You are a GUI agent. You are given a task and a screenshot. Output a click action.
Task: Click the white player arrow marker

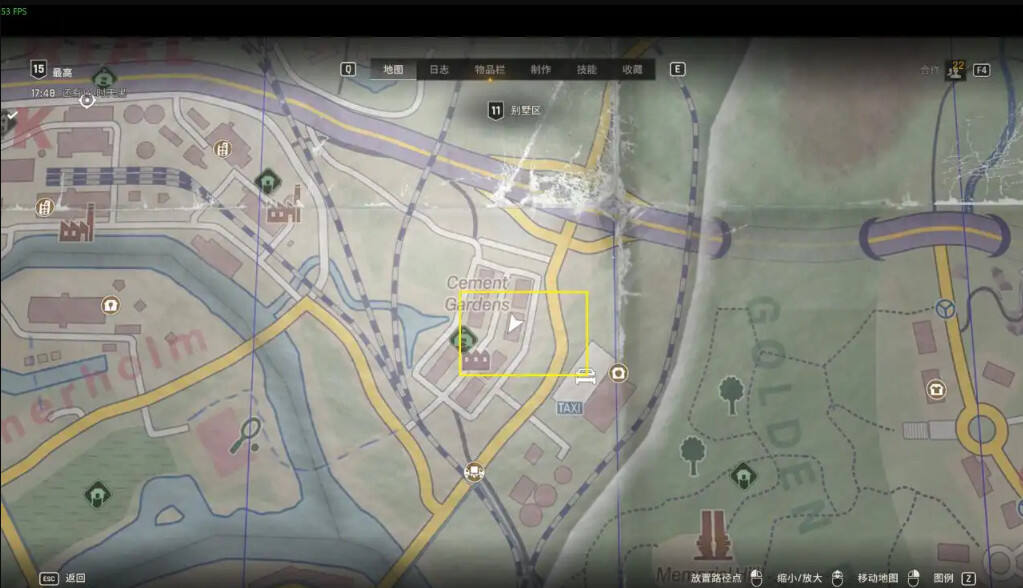[514, 324]
